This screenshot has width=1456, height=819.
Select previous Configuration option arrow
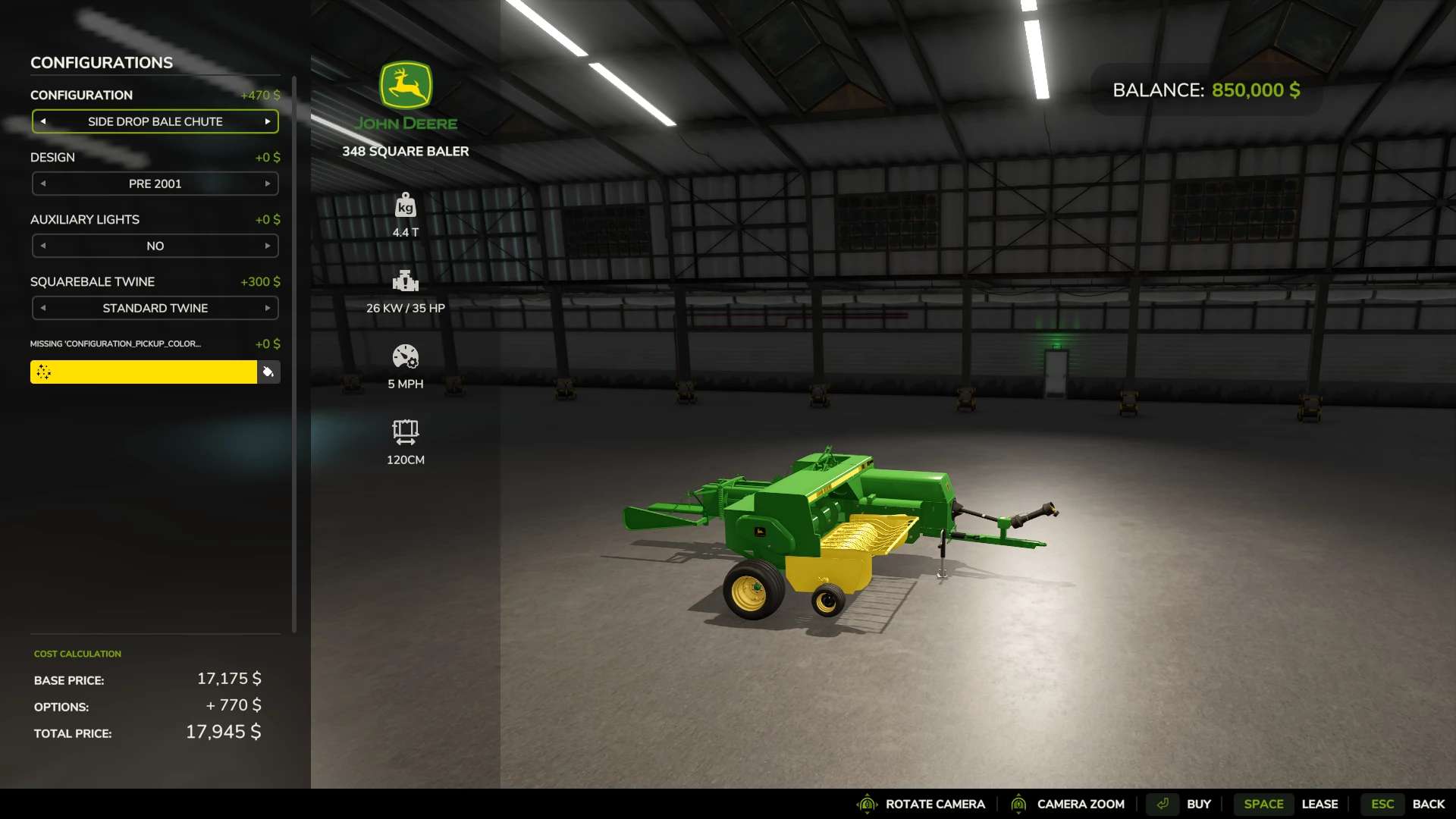point(43,121)
